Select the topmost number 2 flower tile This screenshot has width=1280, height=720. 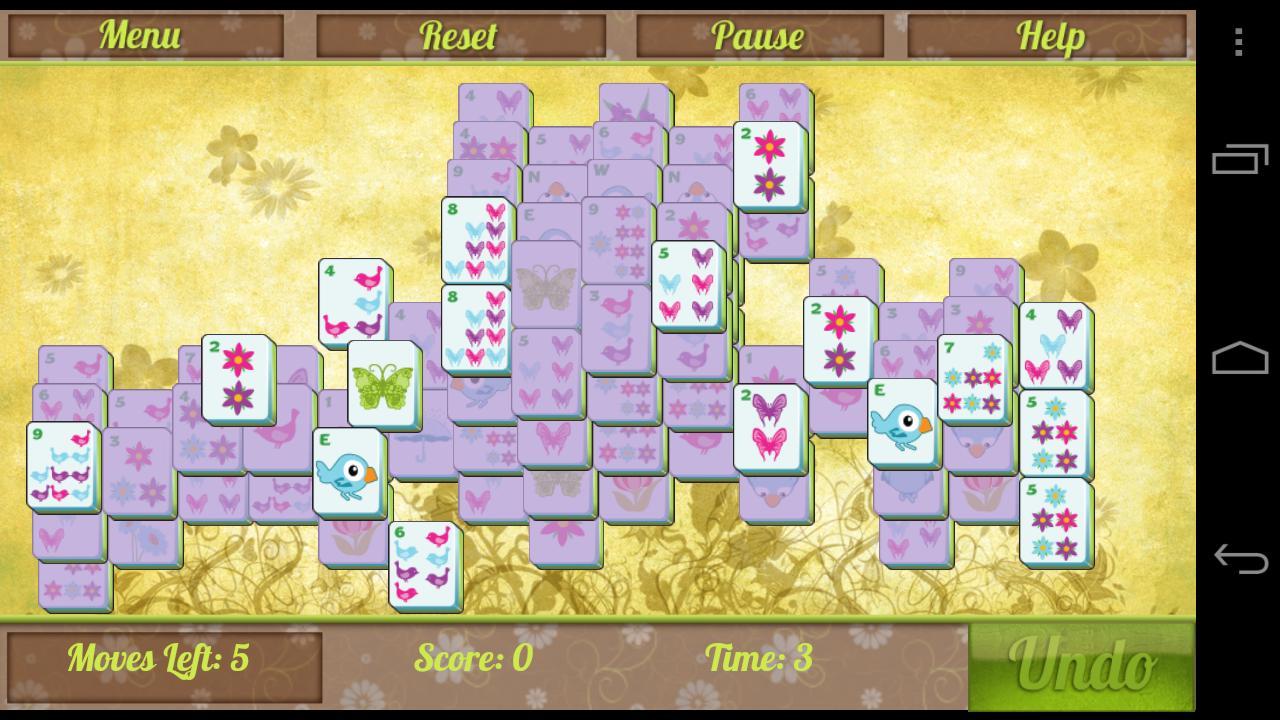770,165
